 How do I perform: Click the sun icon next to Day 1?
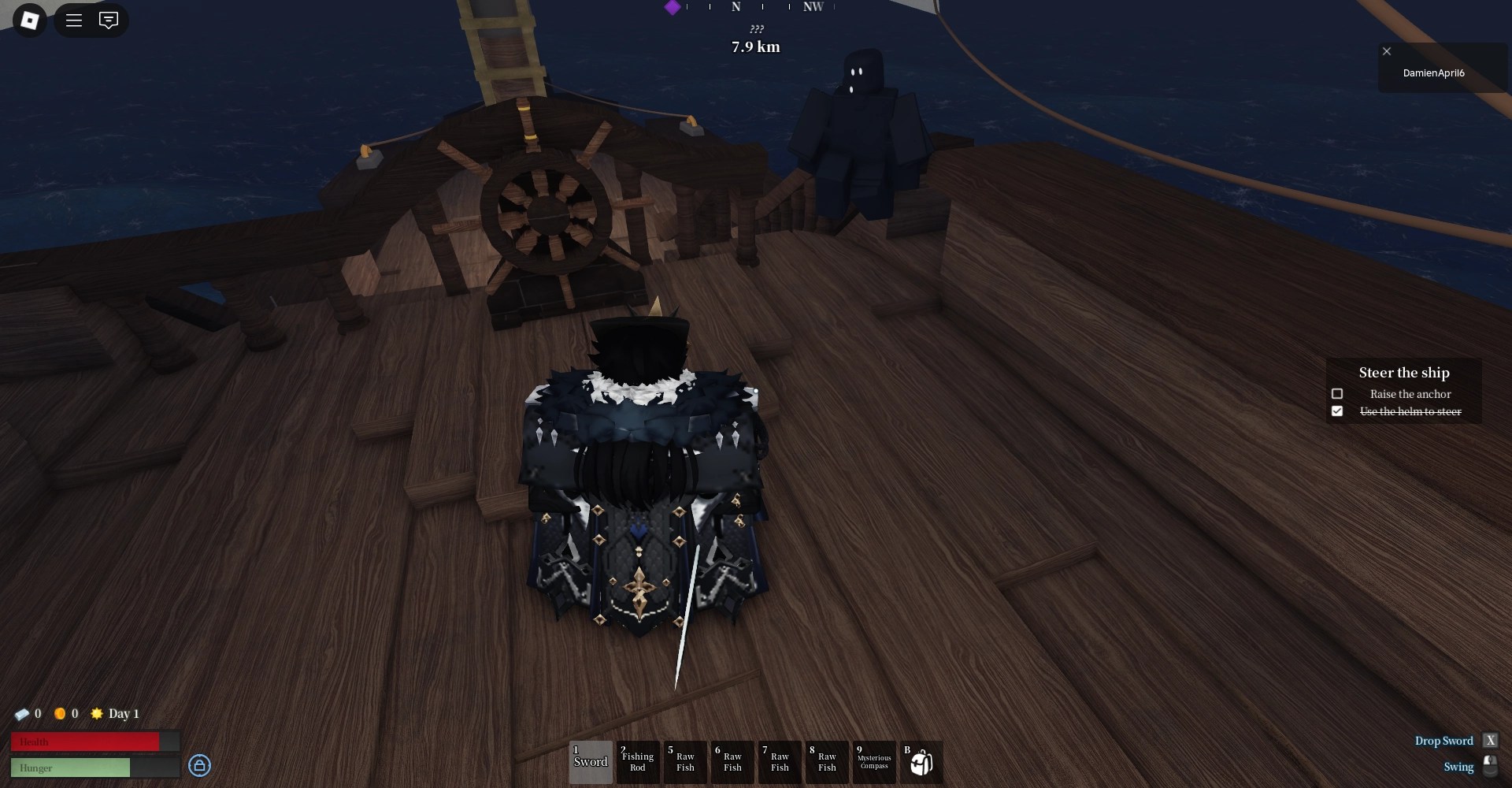(x=97, y=714)
